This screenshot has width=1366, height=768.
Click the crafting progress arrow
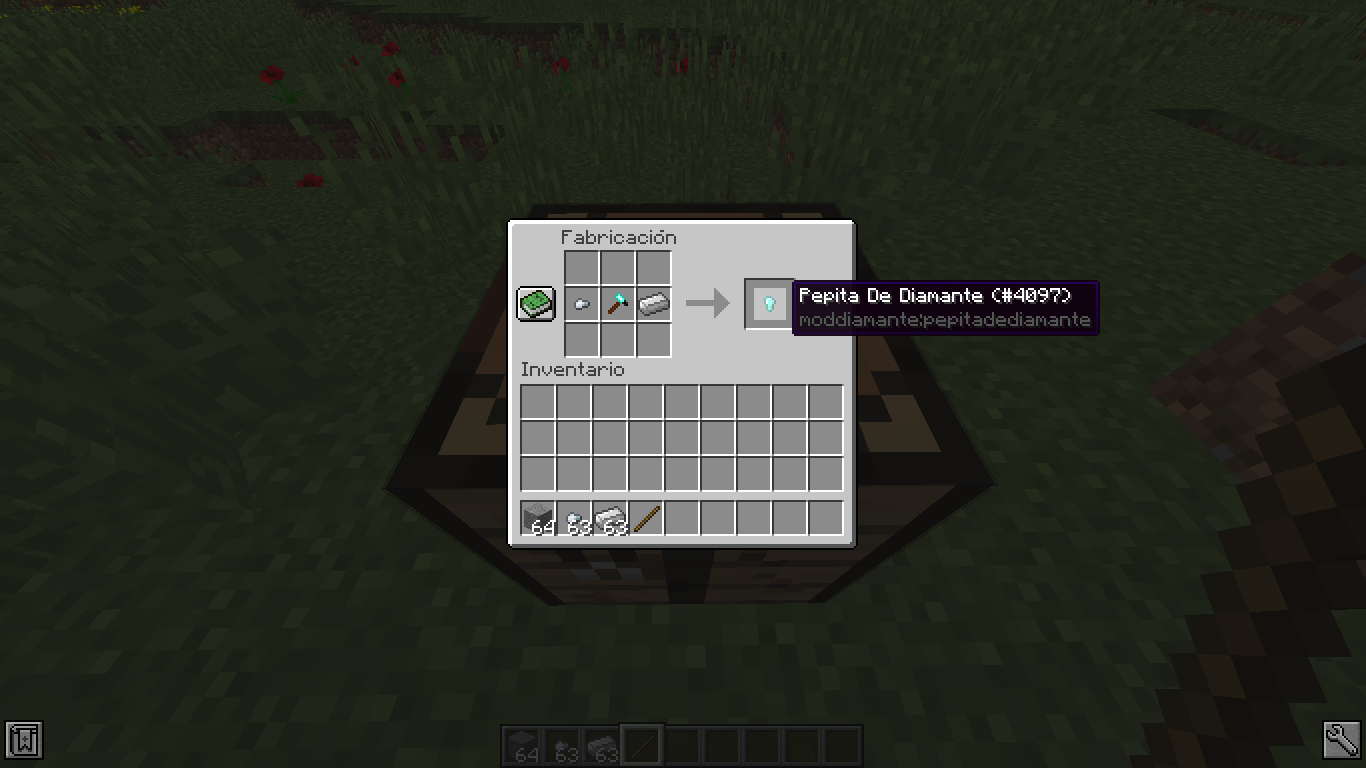click(709, 303)
